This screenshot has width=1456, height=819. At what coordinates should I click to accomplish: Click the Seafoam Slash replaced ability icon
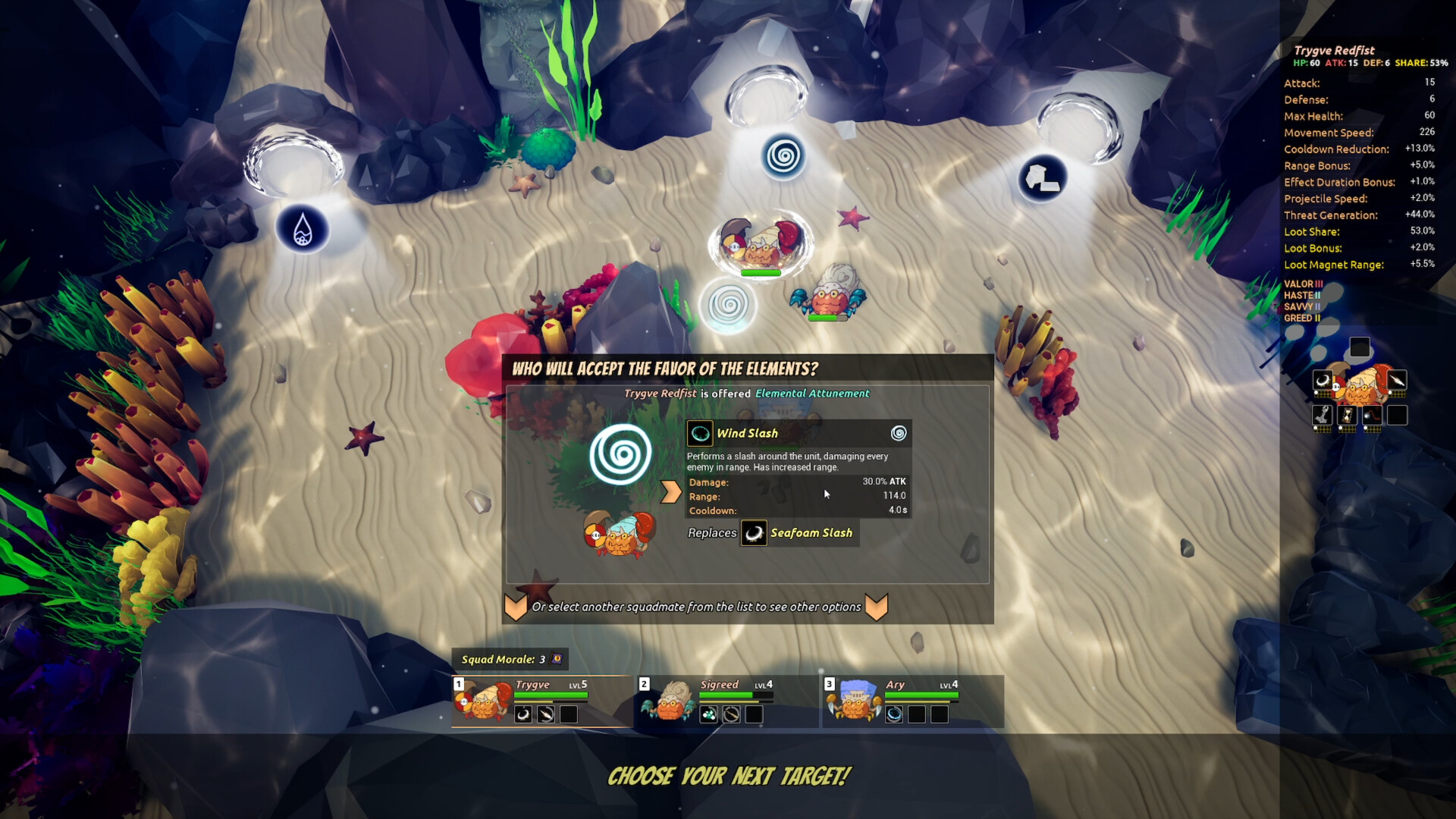coord(754,533)
